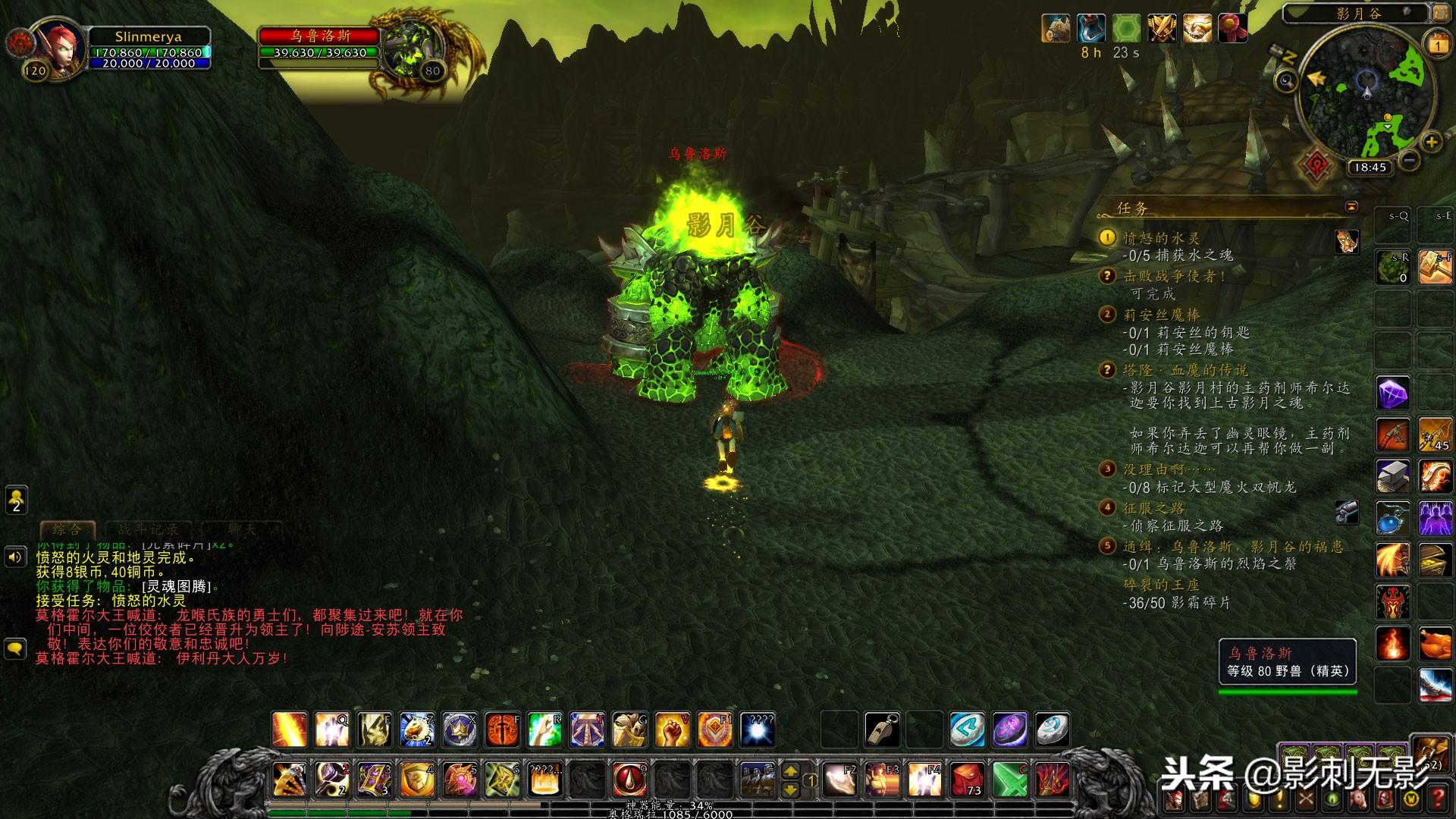Open the calendar button beside the minimap
Screen dimensions: 1456x819
pos(1437,45)
